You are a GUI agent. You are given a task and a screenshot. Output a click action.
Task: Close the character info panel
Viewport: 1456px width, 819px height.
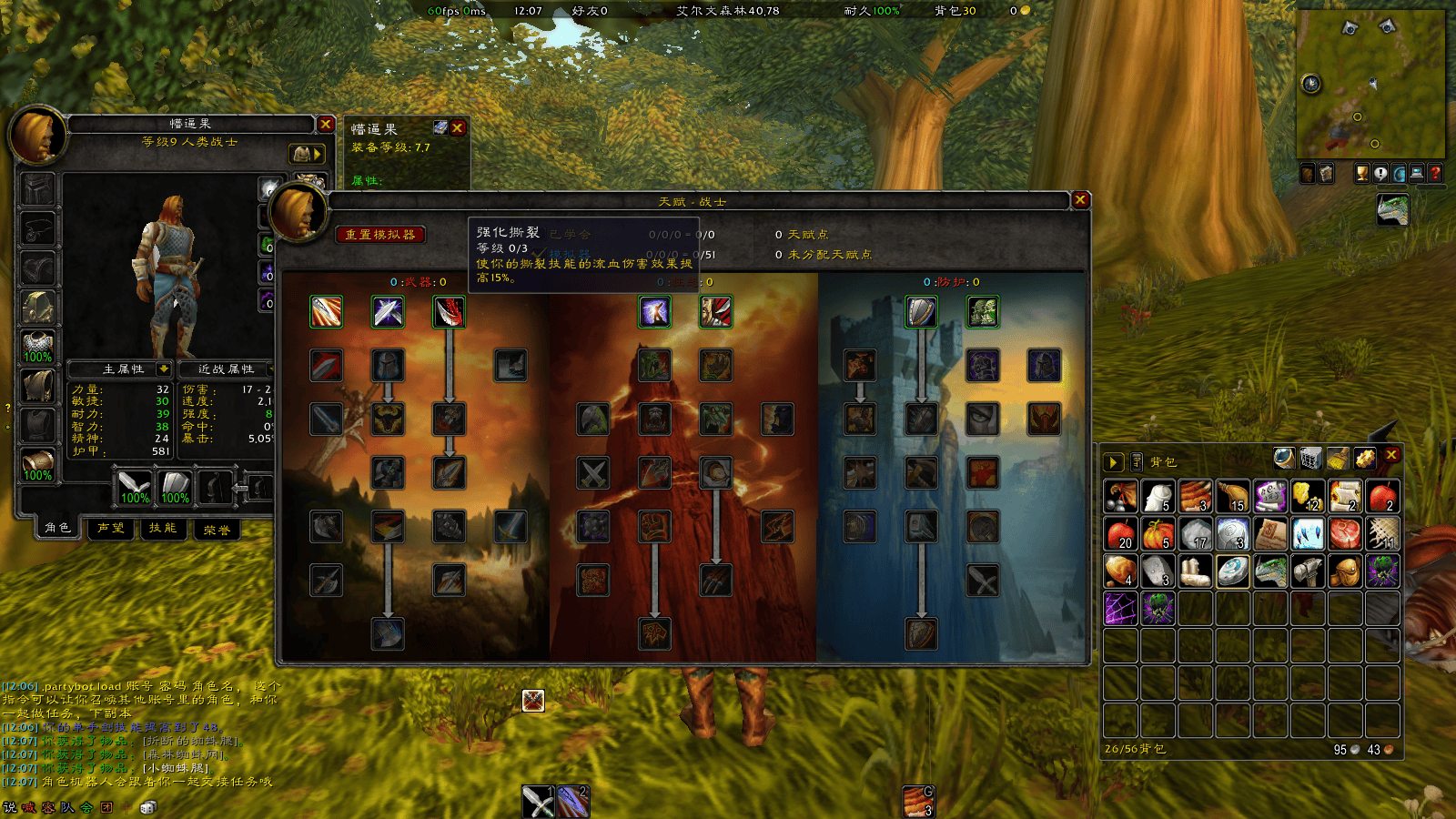(x=326, y=125)
